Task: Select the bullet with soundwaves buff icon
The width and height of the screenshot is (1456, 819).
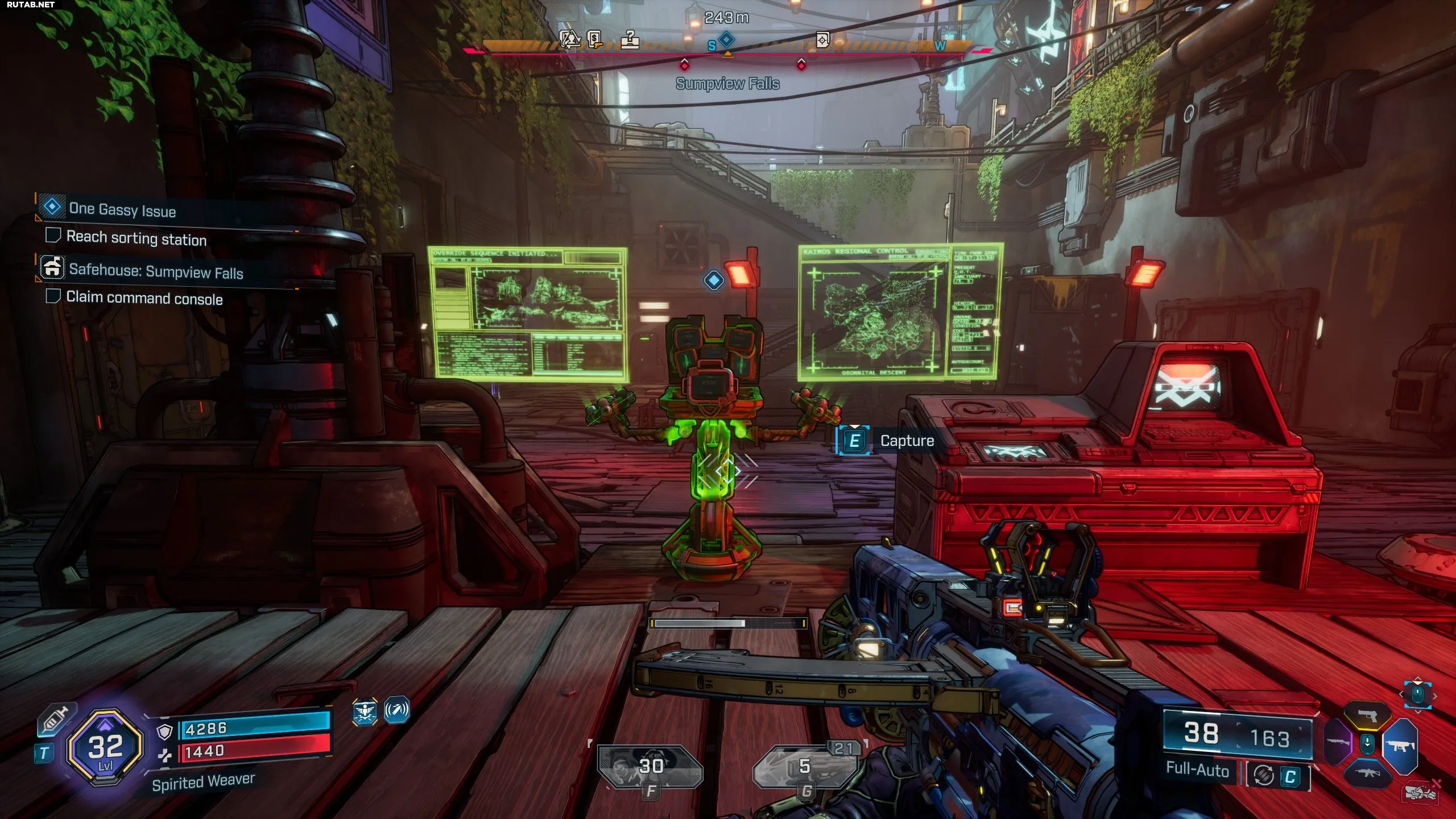Action: coord(396,710)
